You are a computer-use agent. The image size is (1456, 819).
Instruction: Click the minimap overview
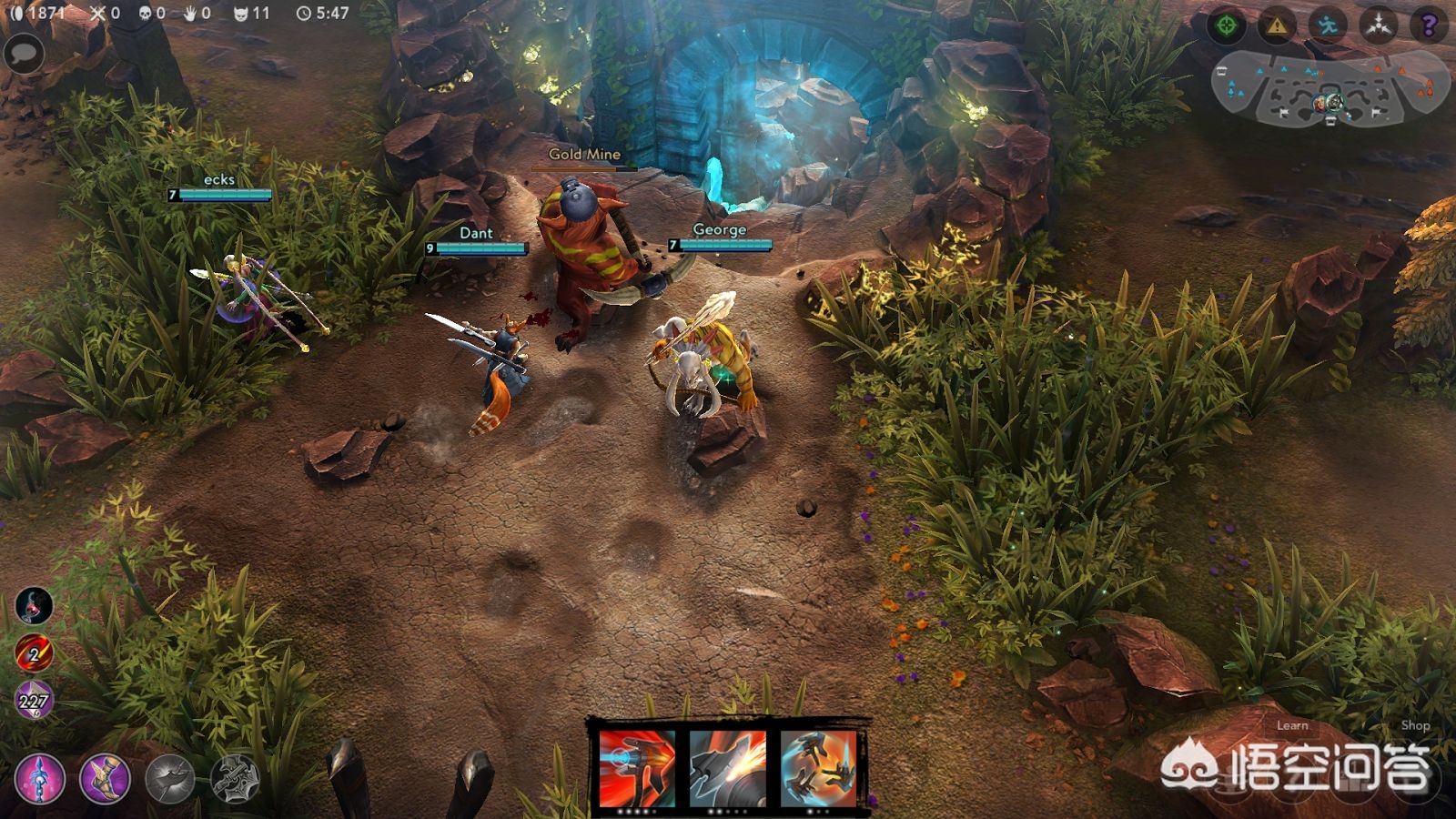1330,88
